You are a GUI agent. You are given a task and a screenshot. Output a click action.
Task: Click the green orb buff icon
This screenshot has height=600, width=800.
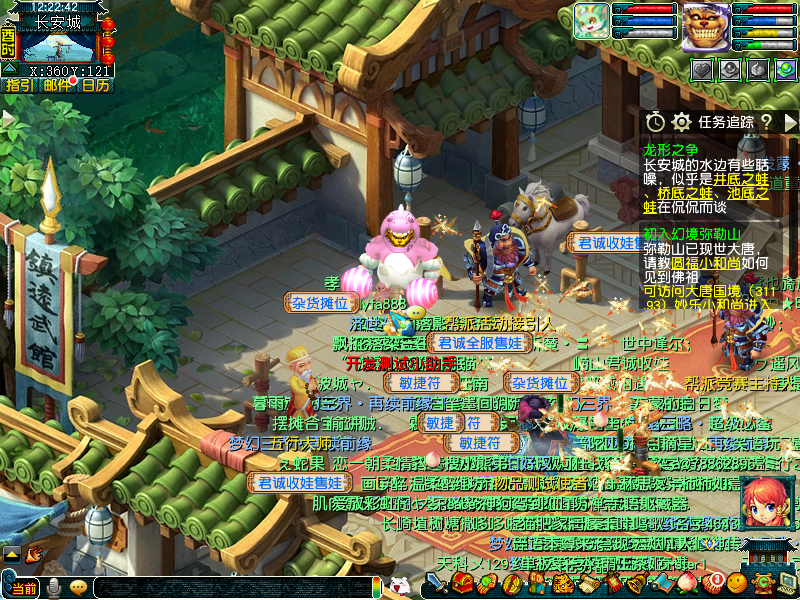tap(786, 69)
